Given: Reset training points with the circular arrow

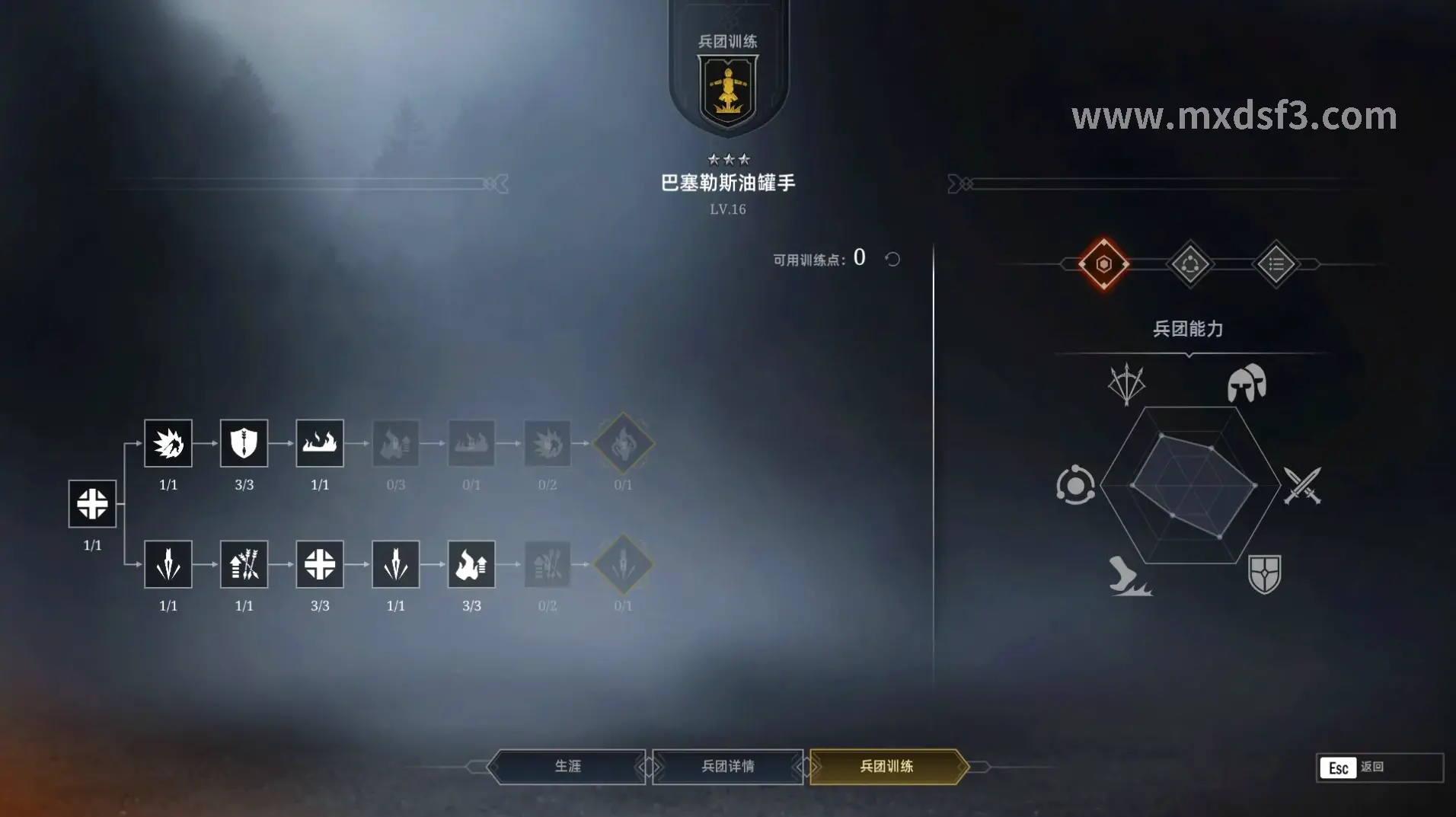Looking at the screenshot, I should click(x=892, y=260).
